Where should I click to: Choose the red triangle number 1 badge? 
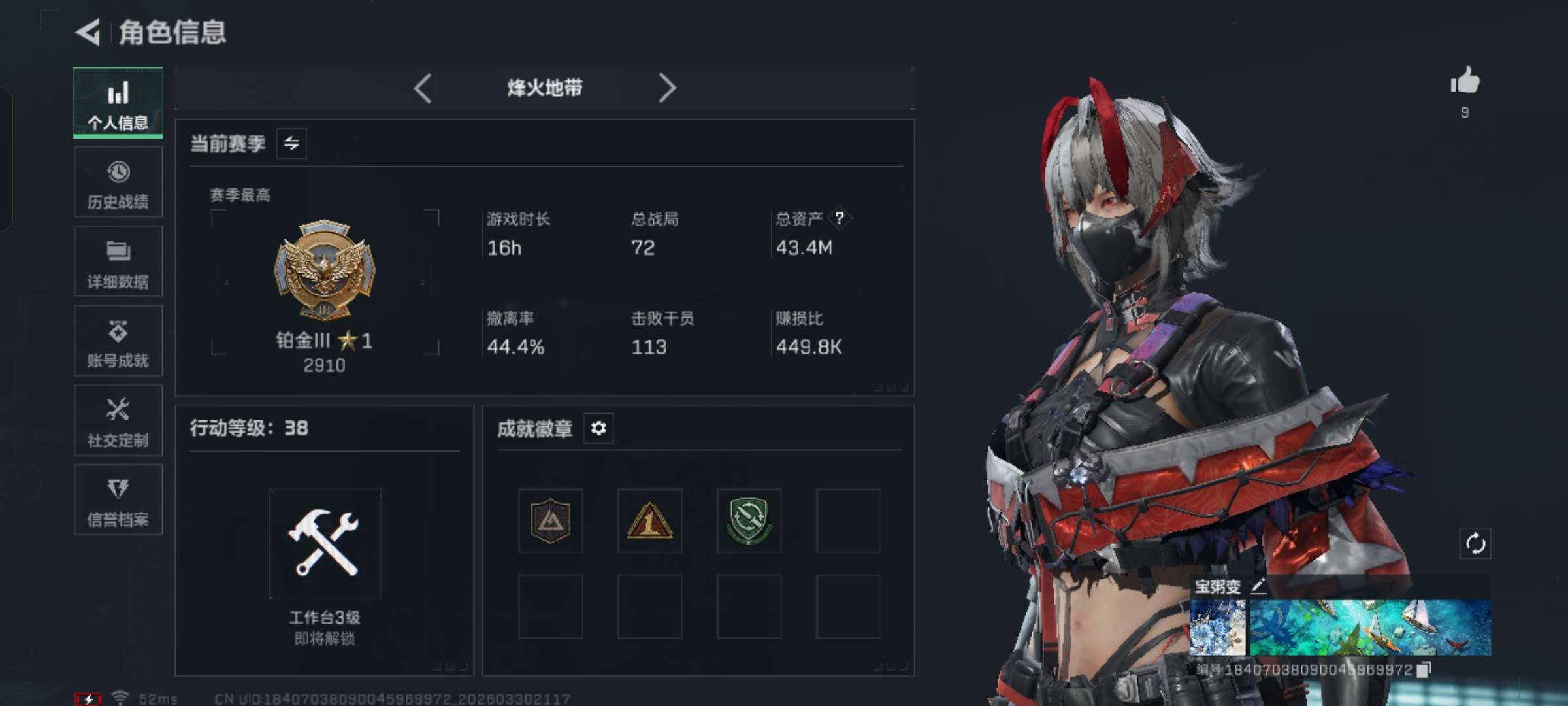(x=649, y=521)
